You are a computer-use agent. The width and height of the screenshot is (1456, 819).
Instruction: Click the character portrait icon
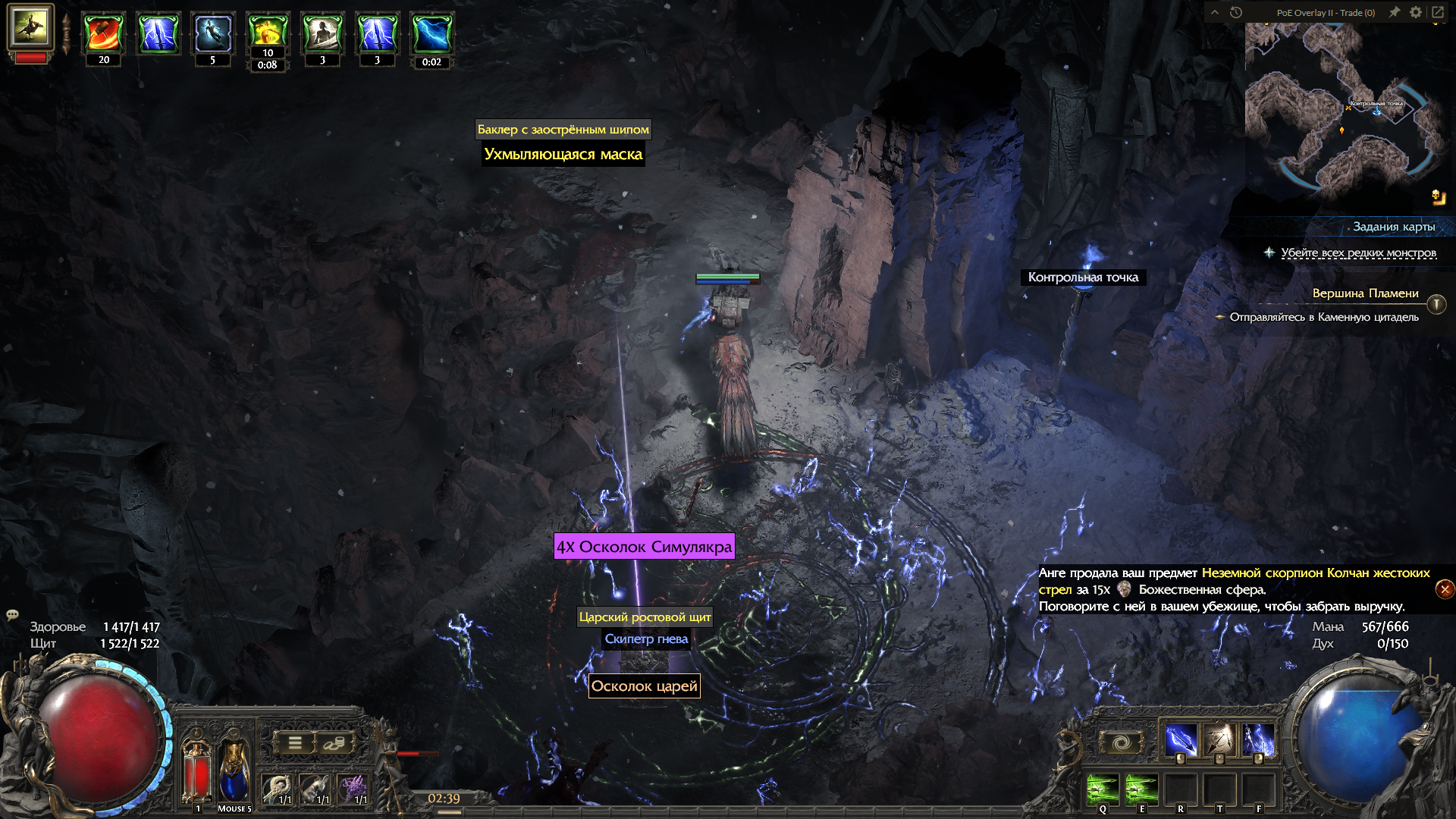[x=30, y=27]
